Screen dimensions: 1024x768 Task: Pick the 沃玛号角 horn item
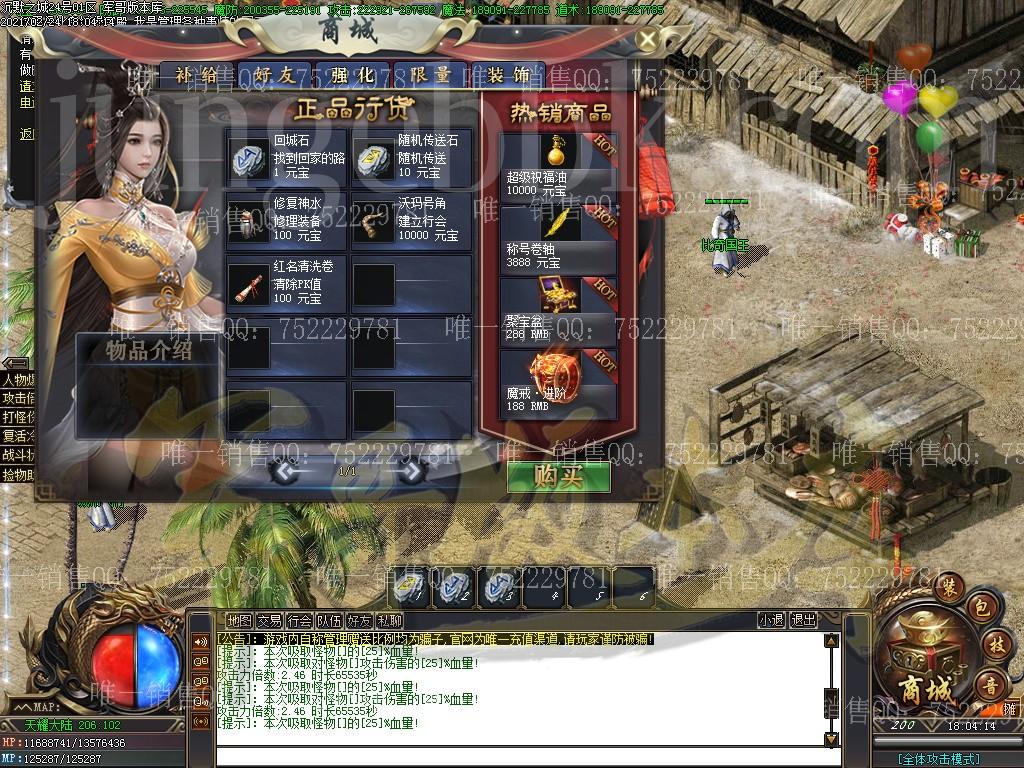[410, 221]
